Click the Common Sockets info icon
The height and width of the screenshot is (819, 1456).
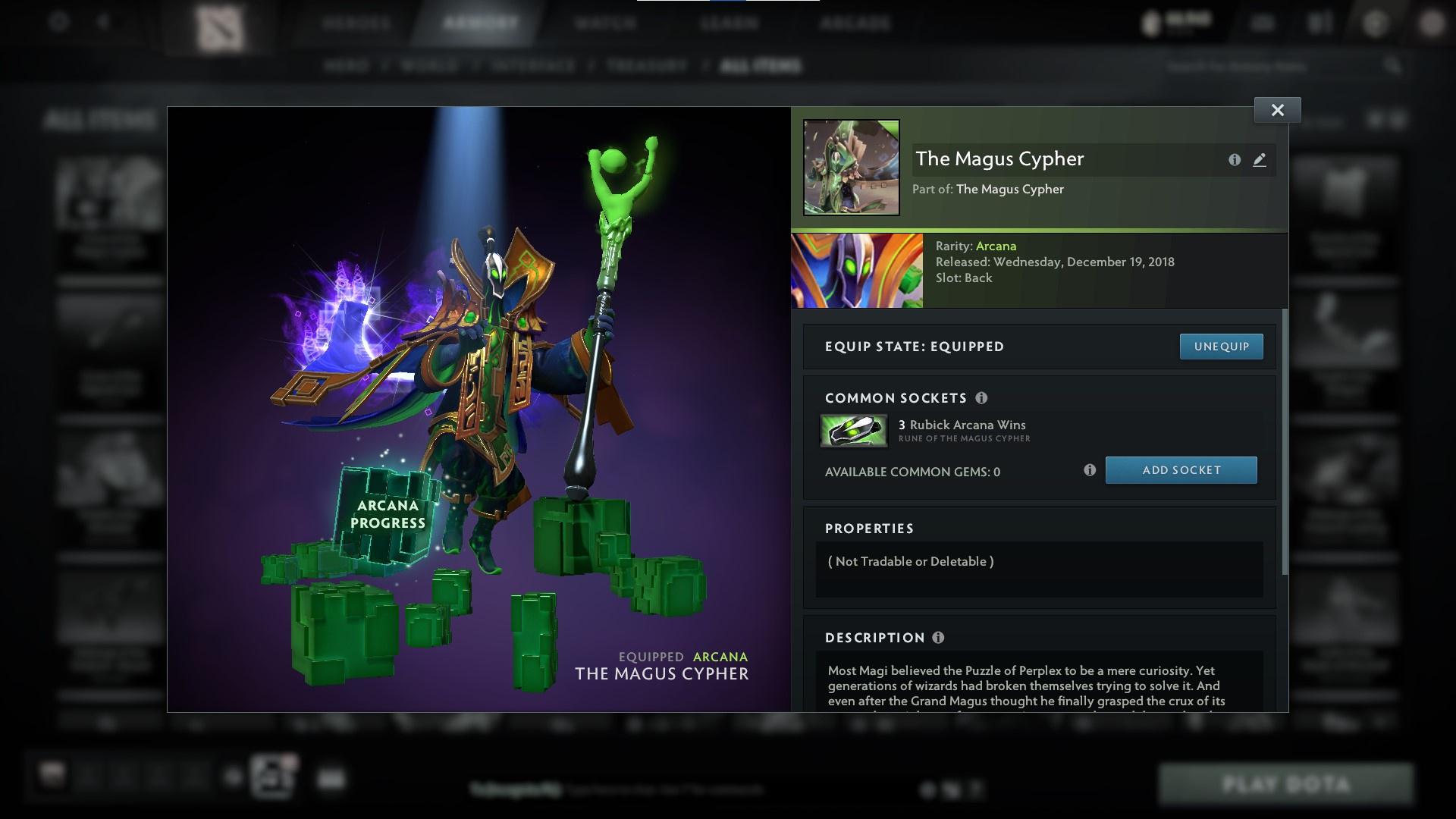[983, 397]
